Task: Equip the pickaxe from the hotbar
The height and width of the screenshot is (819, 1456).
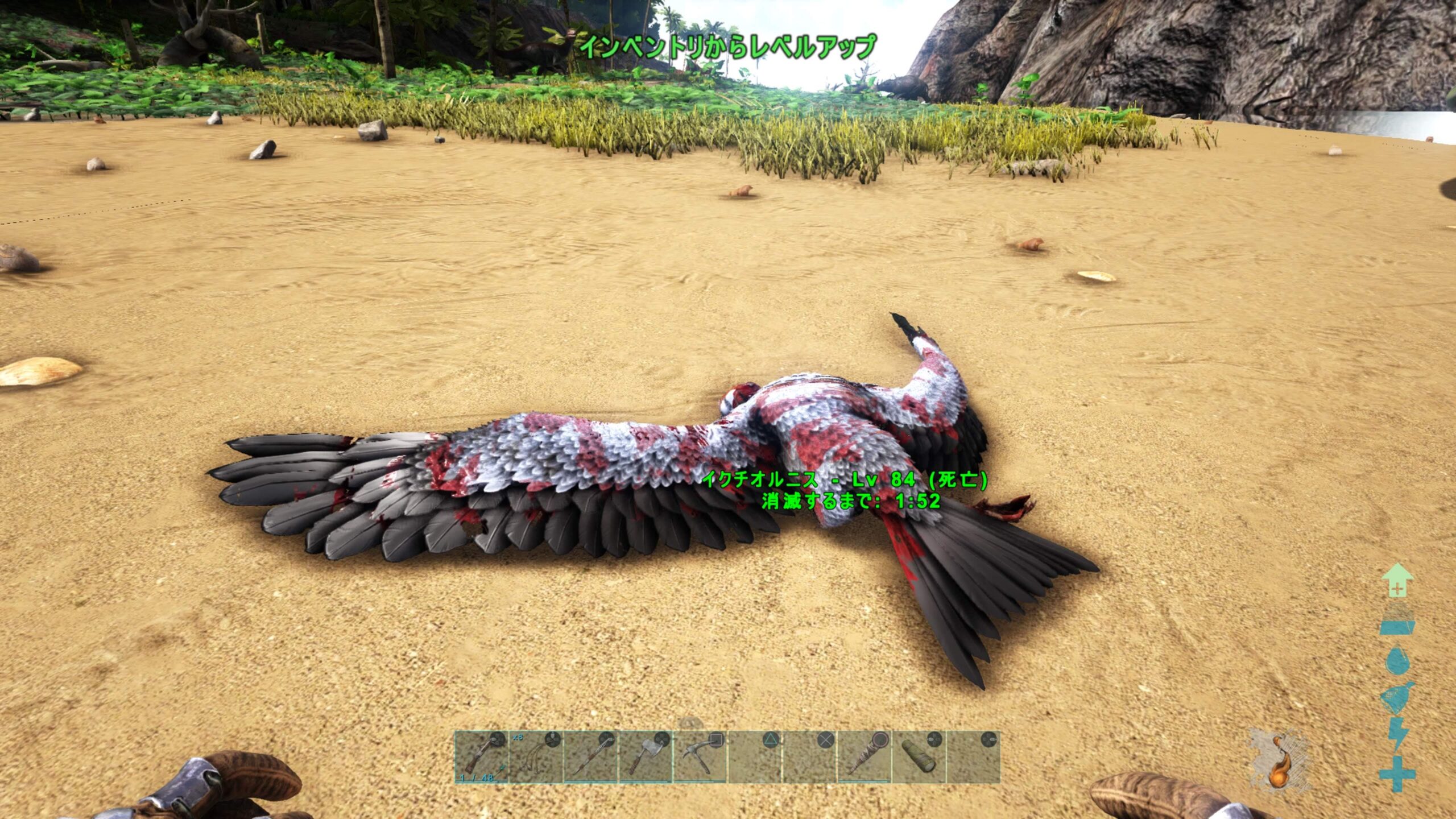Action: (700, 757)
